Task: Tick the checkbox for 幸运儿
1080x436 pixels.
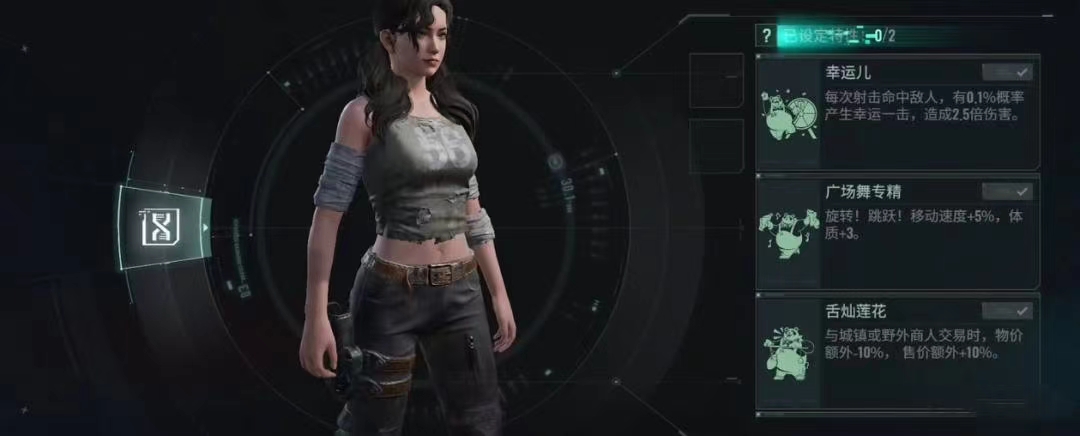Action: (1007, 72)
